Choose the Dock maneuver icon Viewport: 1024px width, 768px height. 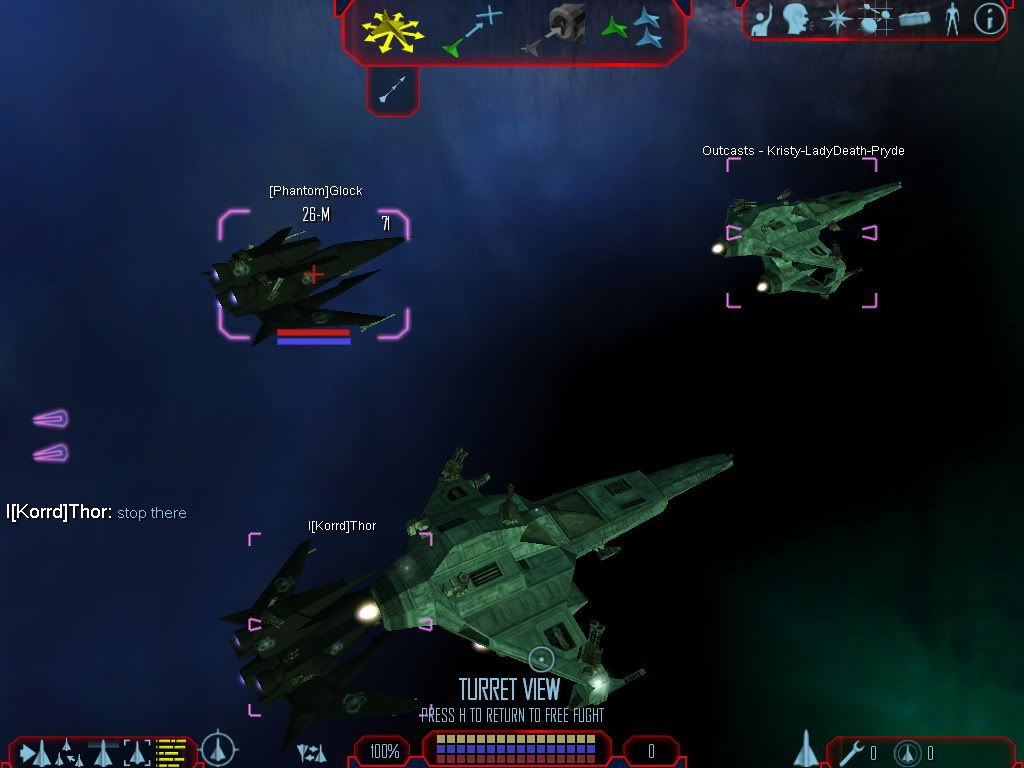coord(553,29)
